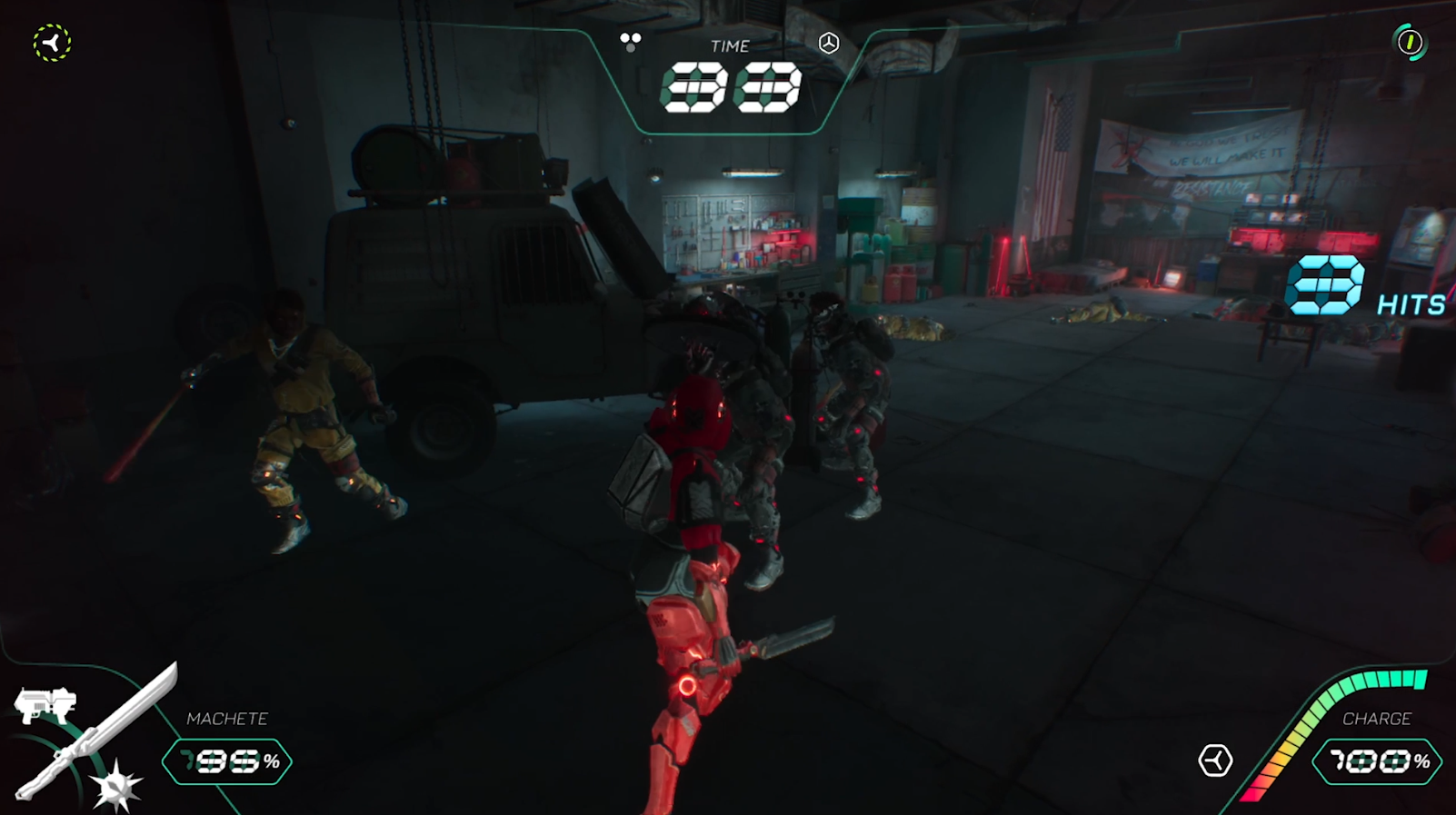This screenshot has height=815, width=1456.
Task: Click the dashed-circle emblem icon in the corner
Action: point(52,43)
